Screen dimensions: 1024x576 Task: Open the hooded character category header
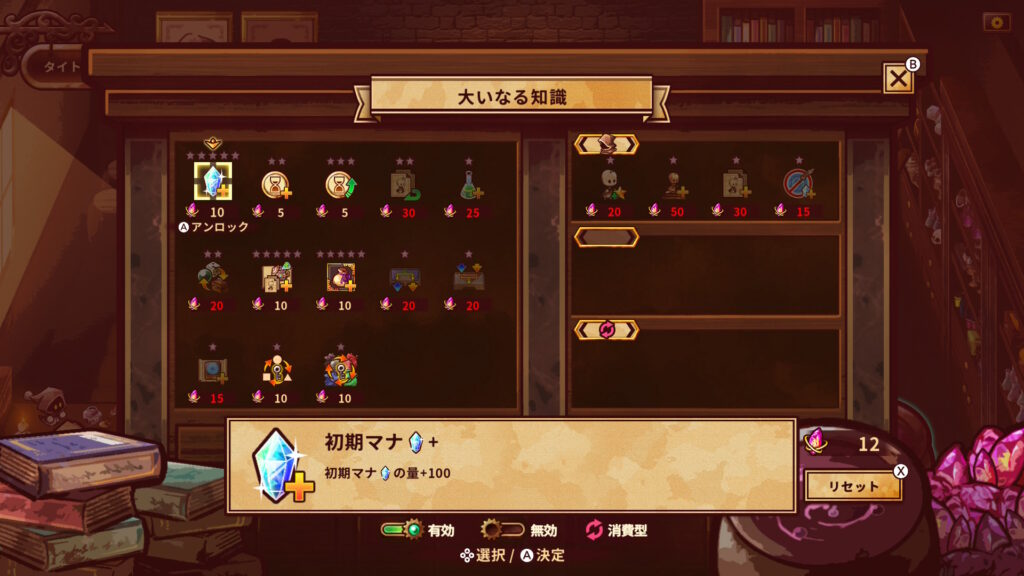point(606,144)
